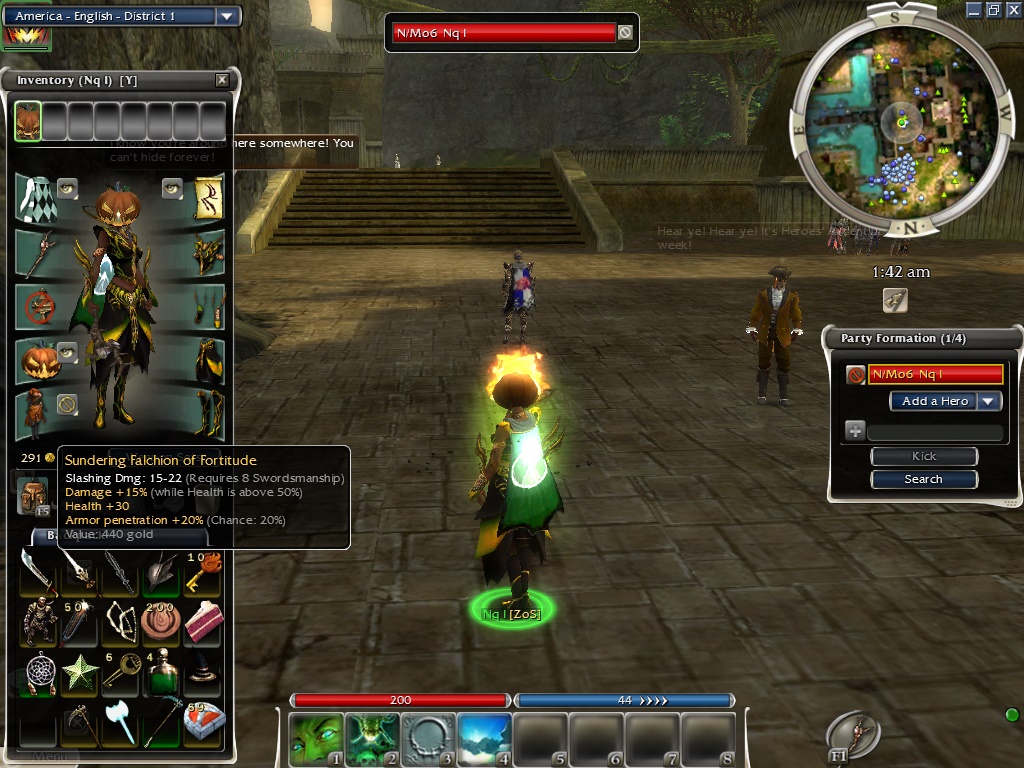
Task: Maximize the game window
Action: pos(993,9)
